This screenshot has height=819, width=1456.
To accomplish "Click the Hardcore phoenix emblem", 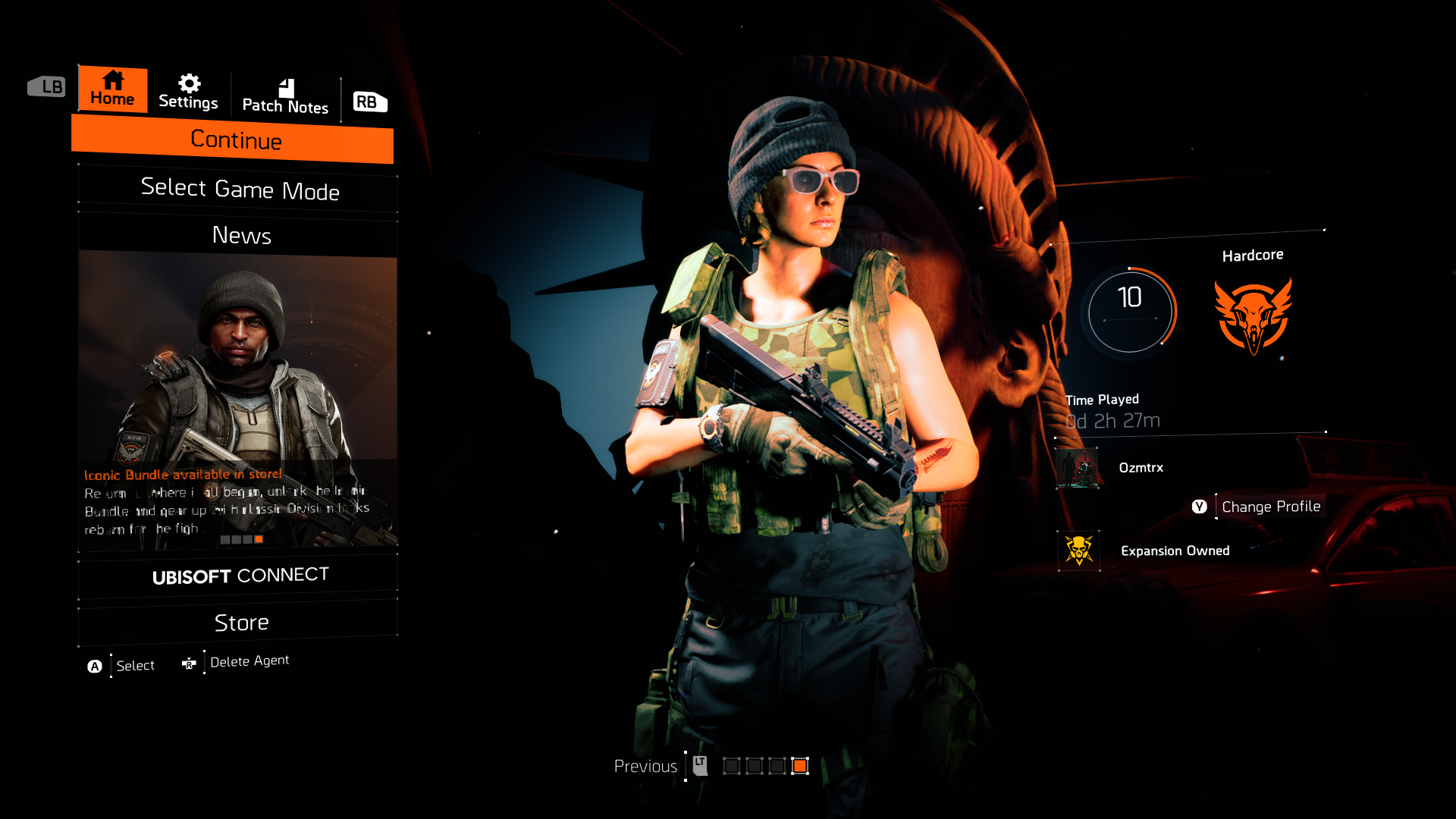I will pos(1253,315).
